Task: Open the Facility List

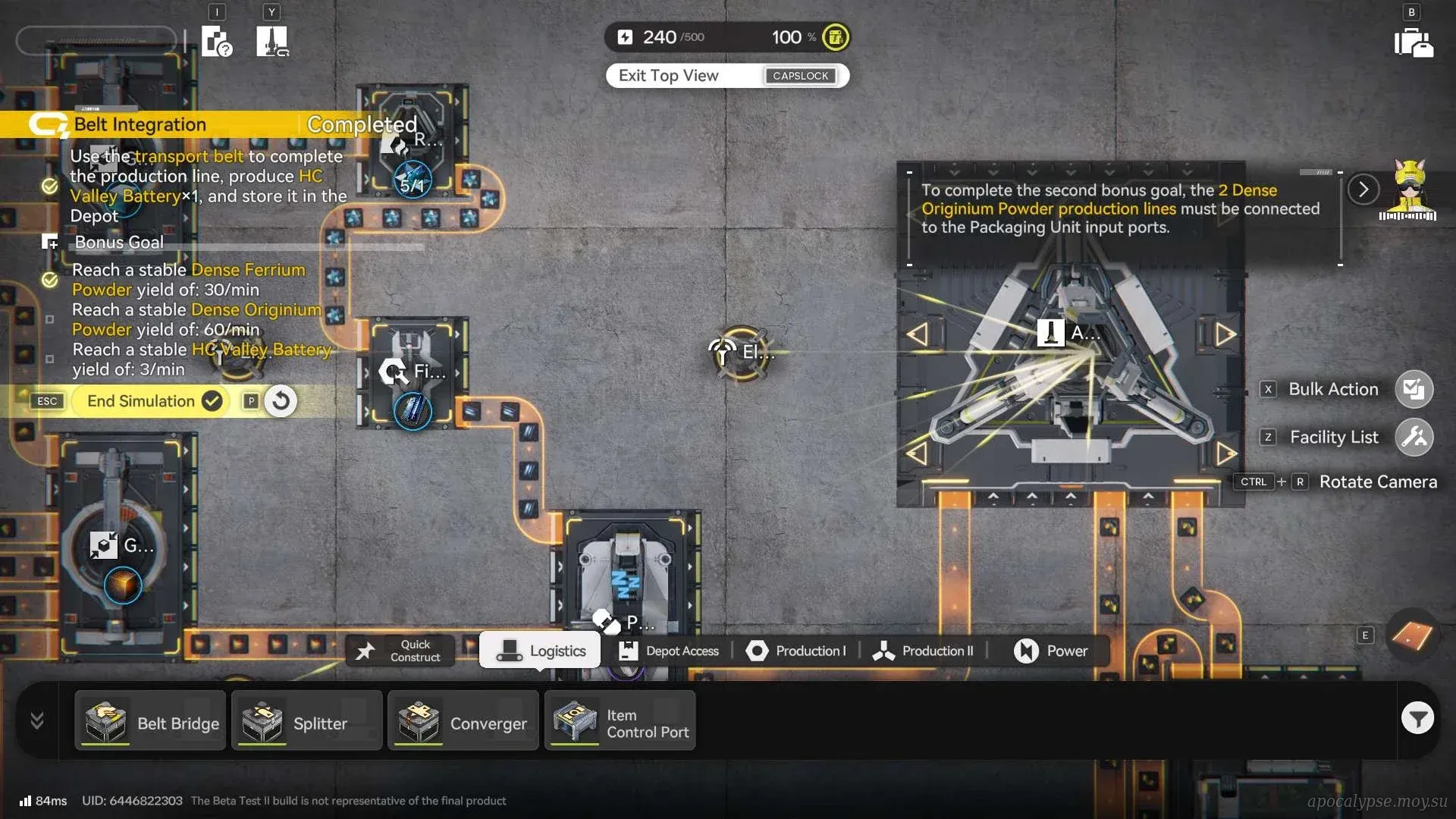Action: 1414,437
